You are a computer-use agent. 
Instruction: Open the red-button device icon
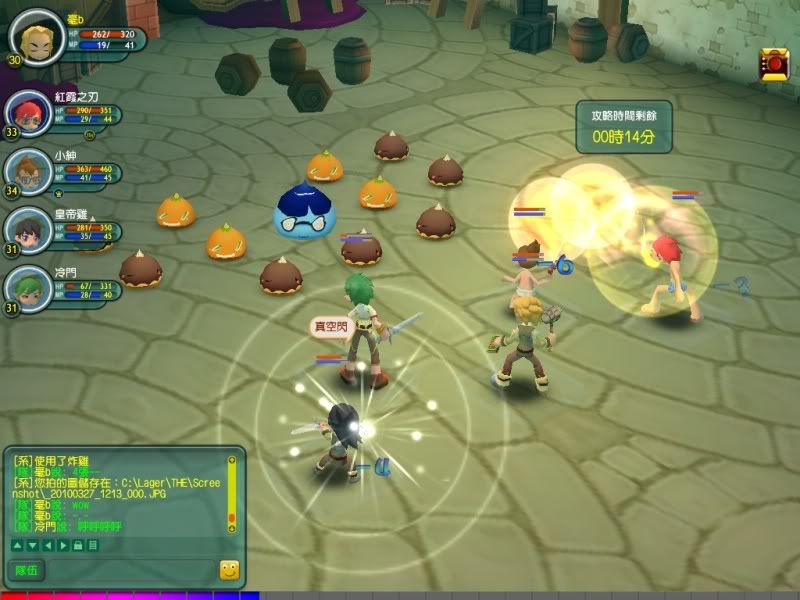(x=773, y=63)
